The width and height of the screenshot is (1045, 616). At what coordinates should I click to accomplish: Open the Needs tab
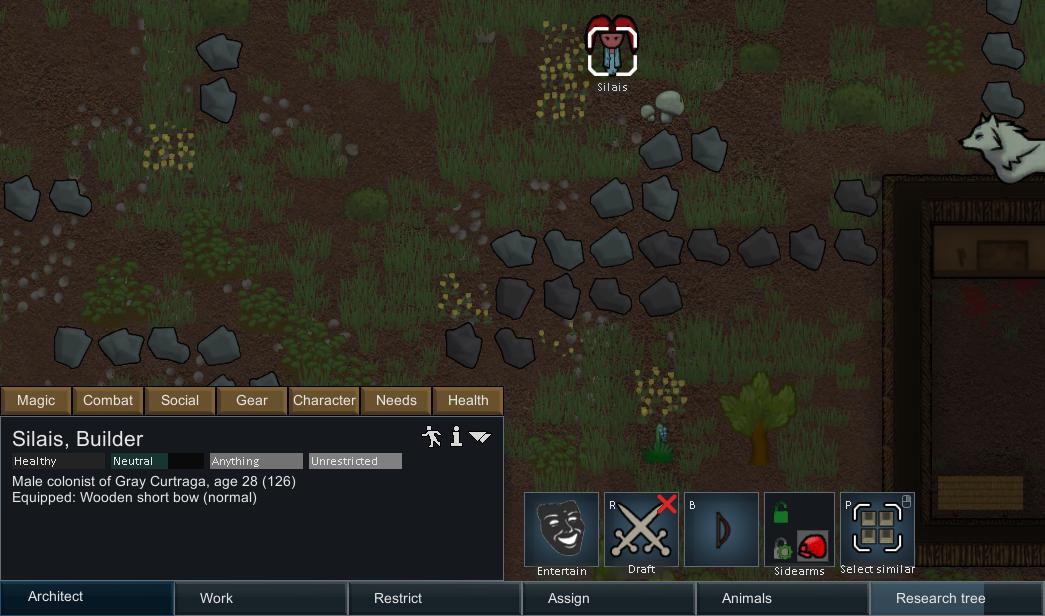tap(396, 400)
